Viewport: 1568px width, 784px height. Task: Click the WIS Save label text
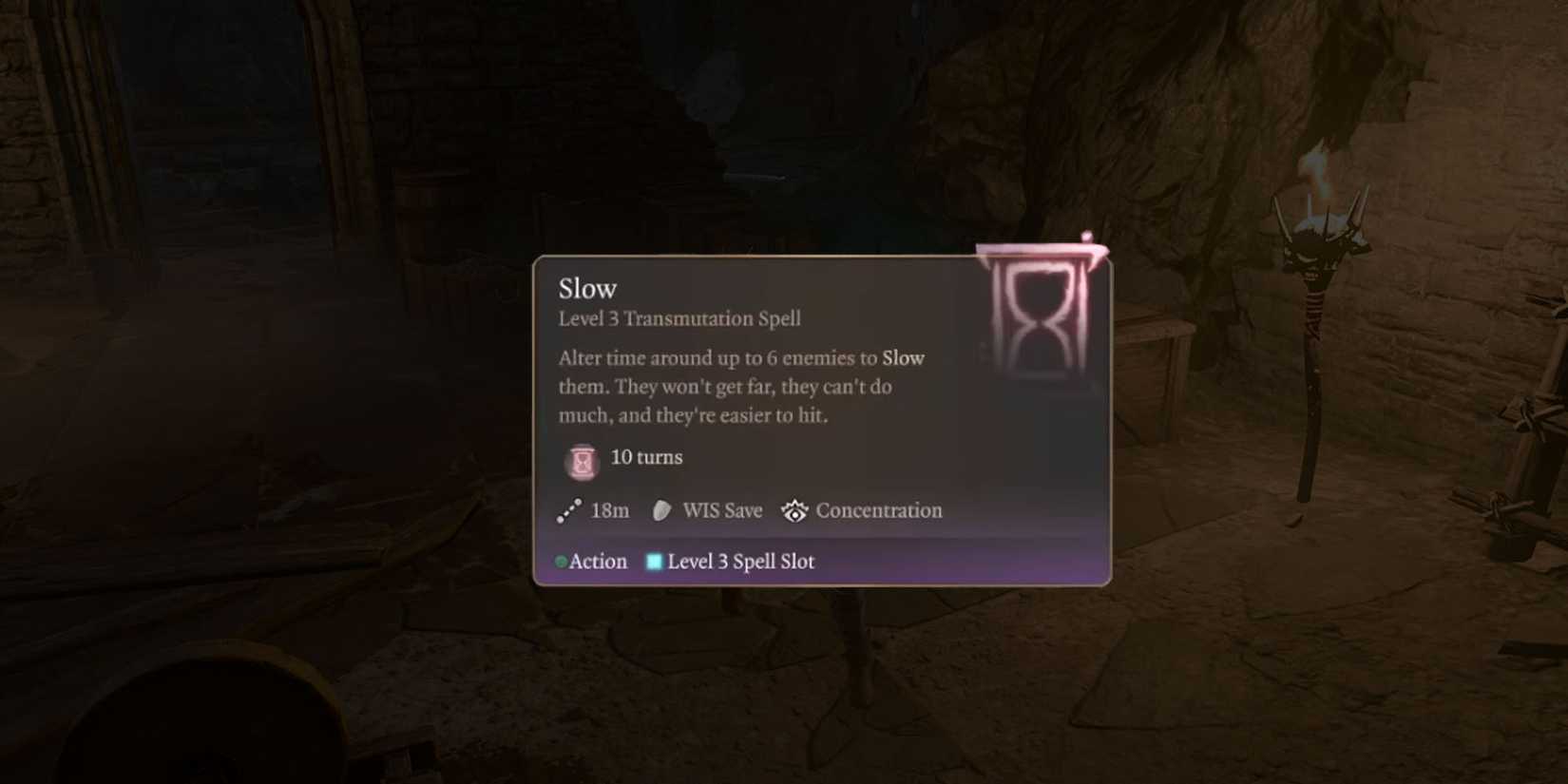pyautogui.click(x=720, y=510)
